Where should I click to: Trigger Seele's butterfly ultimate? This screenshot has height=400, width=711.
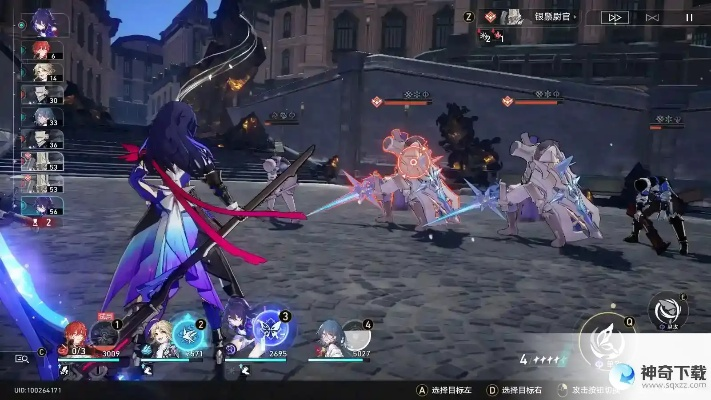tap(270, 331)
